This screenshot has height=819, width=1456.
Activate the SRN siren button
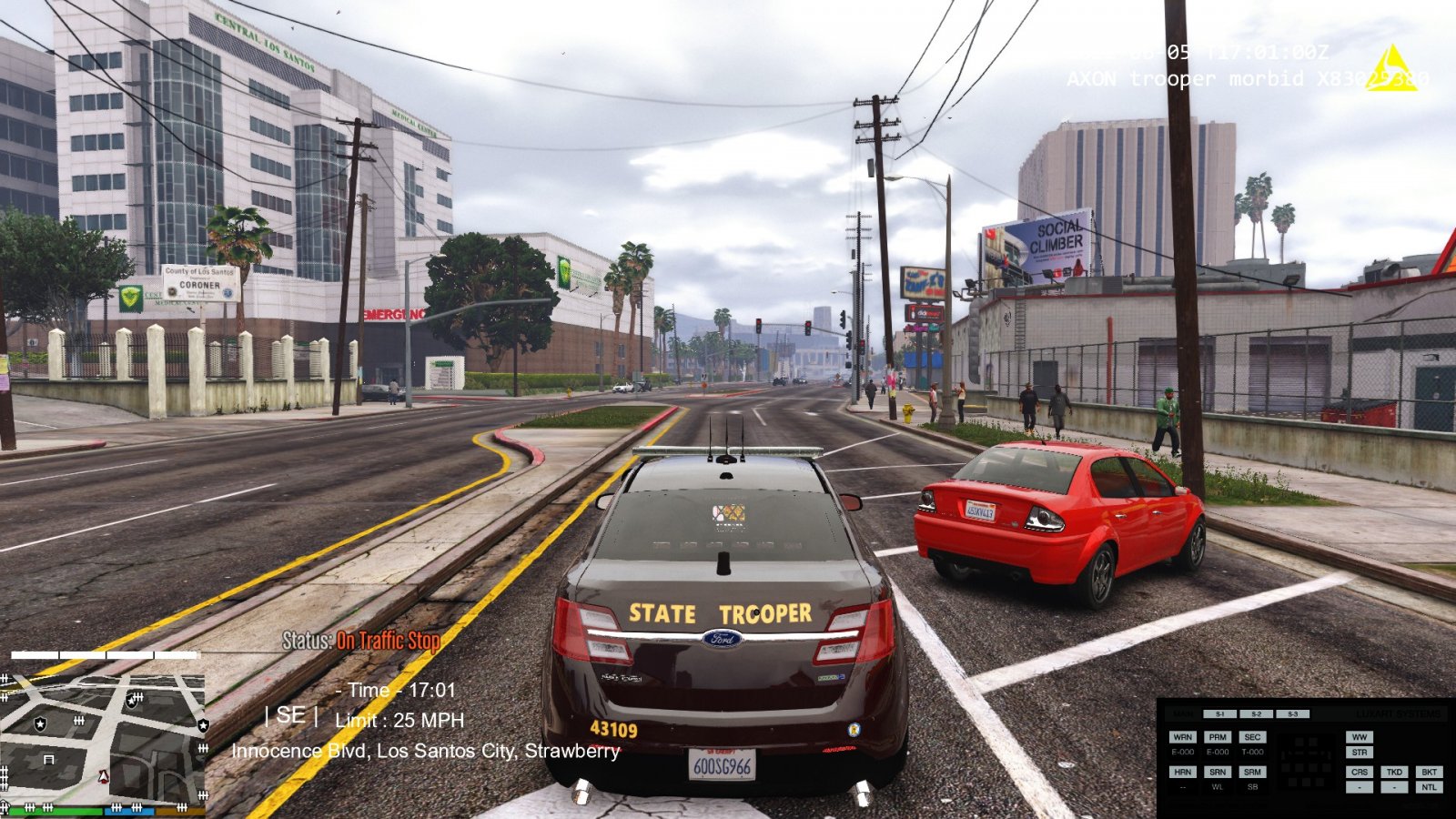pyautogui.click(x=1218, y=772)
